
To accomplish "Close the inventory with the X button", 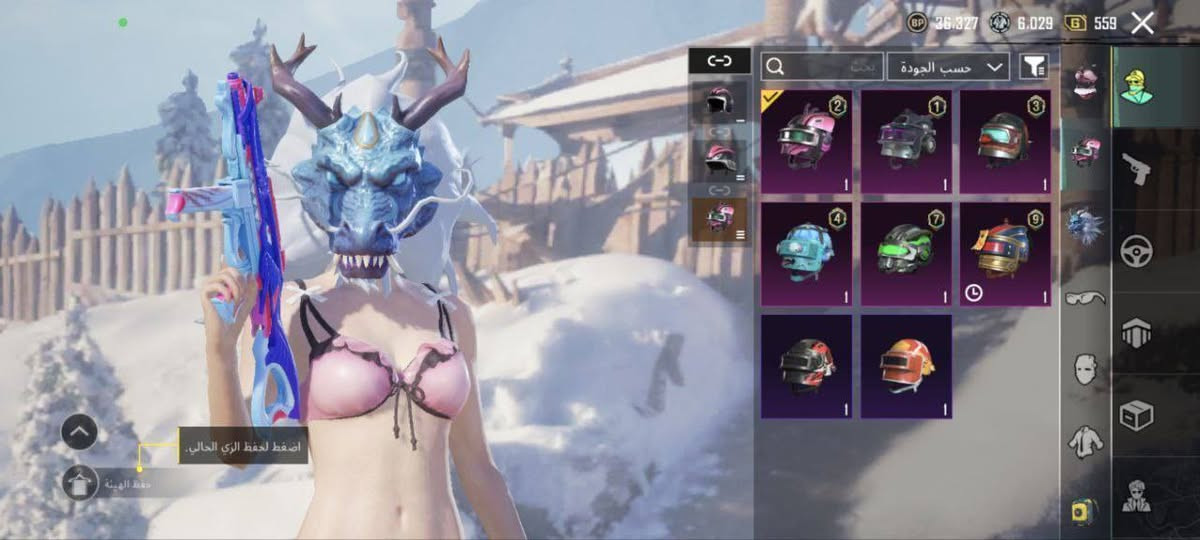I will [x=1142, y=23].
